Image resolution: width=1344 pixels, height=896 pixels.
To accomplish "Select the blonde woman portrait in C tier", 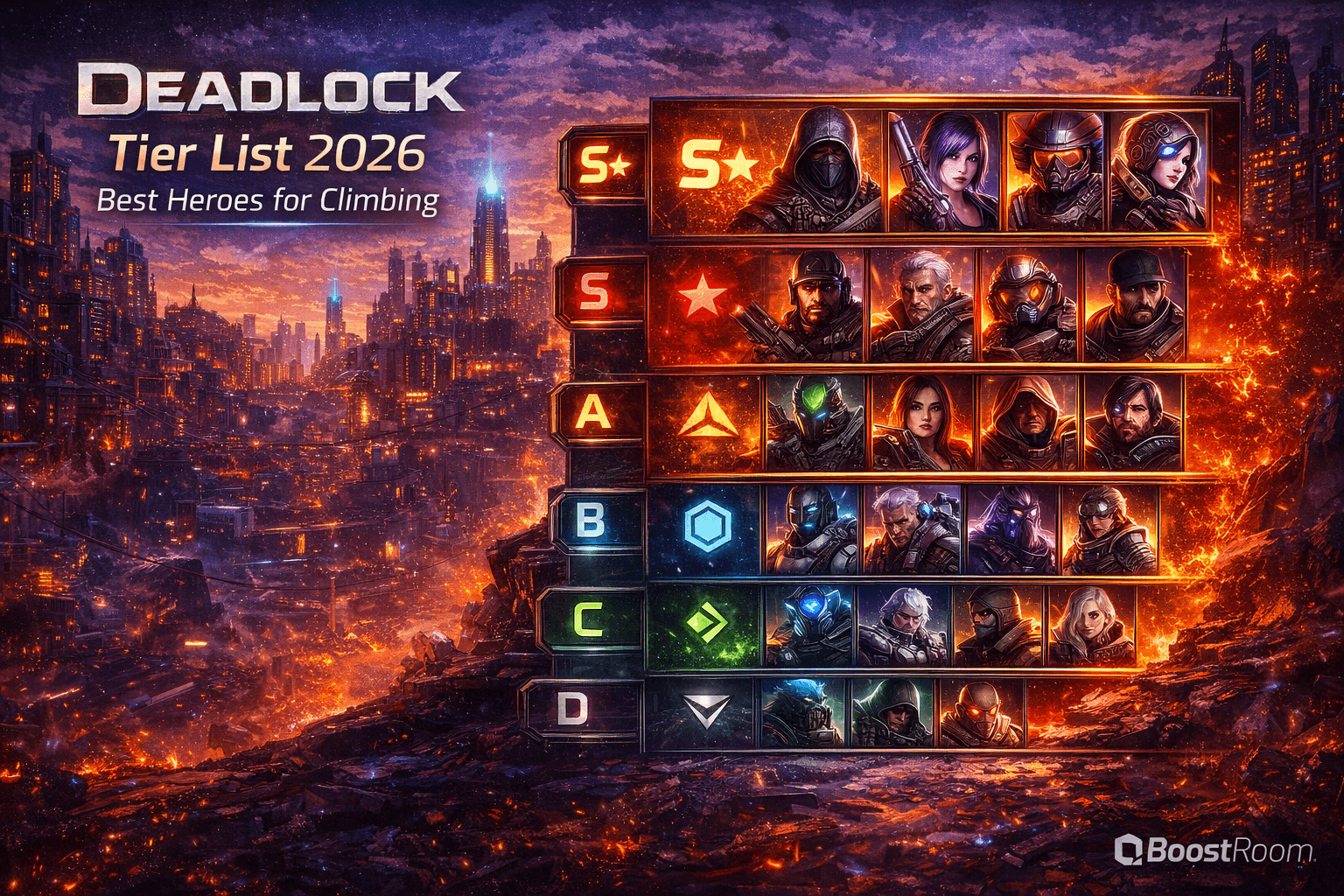I will coord(1090,625).
